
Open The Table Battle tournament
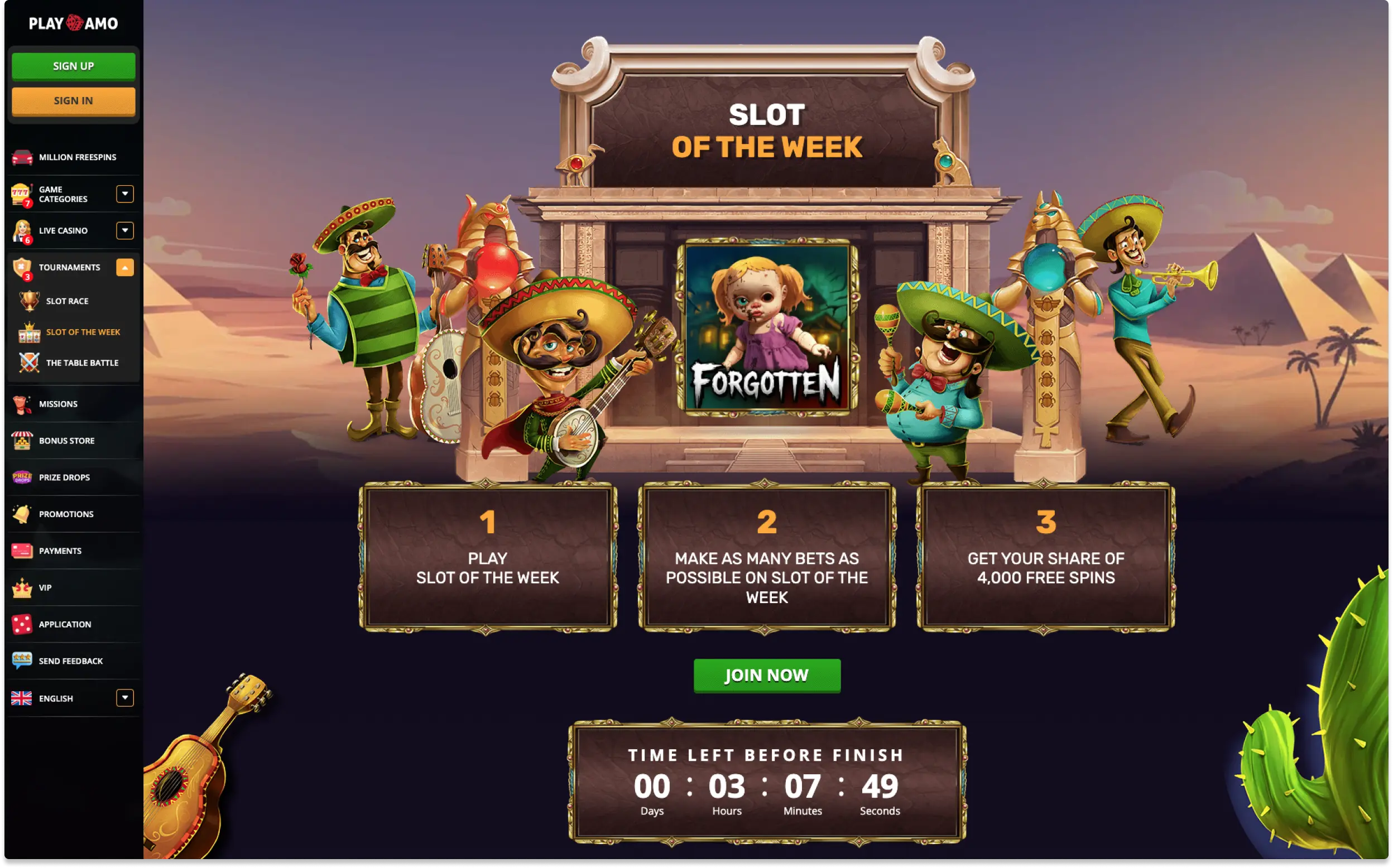coord(82,363)
